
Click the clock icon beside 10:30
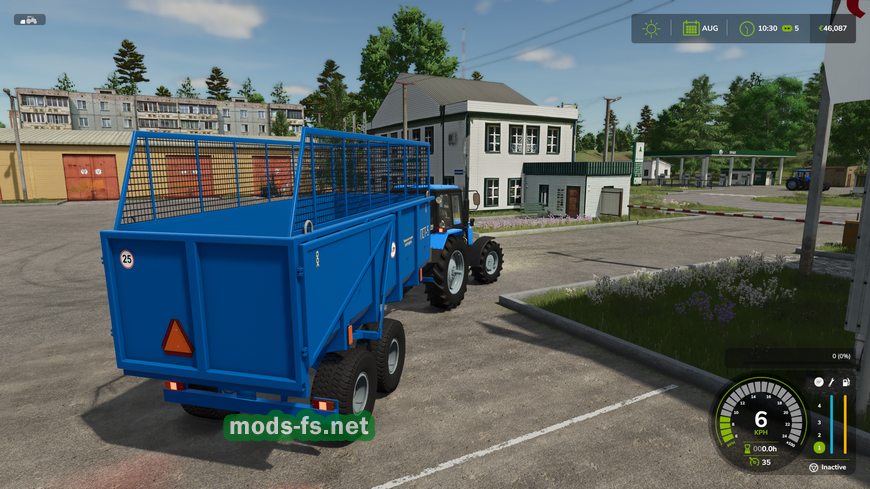(x=745, y=28)
